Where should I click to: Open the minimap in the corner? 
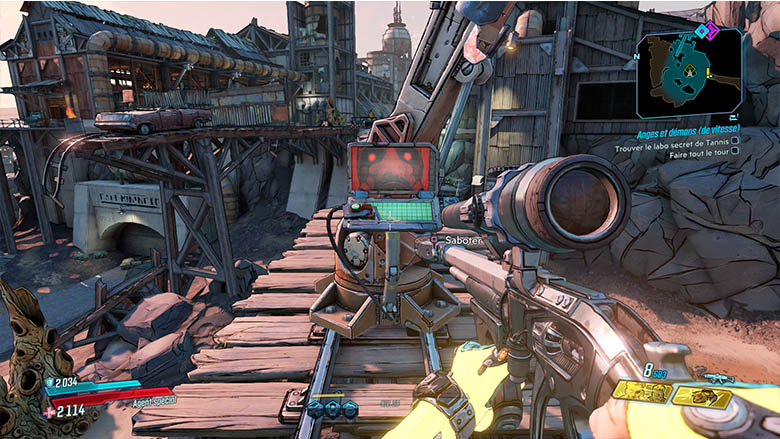coord(689,73)
